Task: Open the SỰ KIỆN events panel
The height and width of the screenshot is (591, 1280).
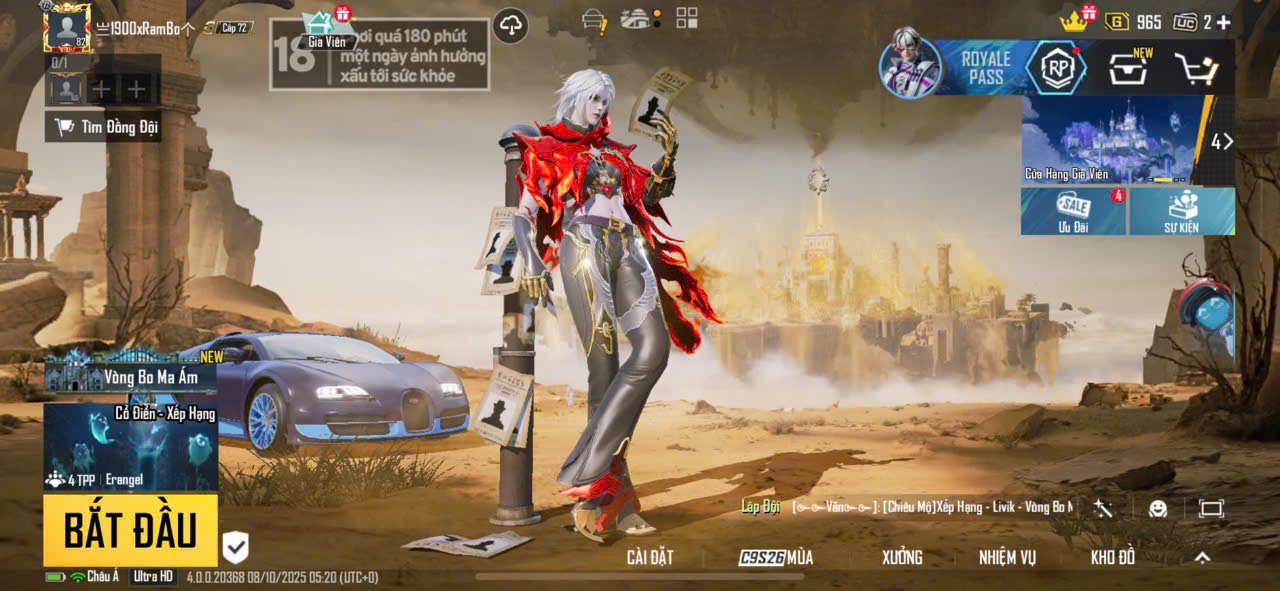Action: point(1181,211)
